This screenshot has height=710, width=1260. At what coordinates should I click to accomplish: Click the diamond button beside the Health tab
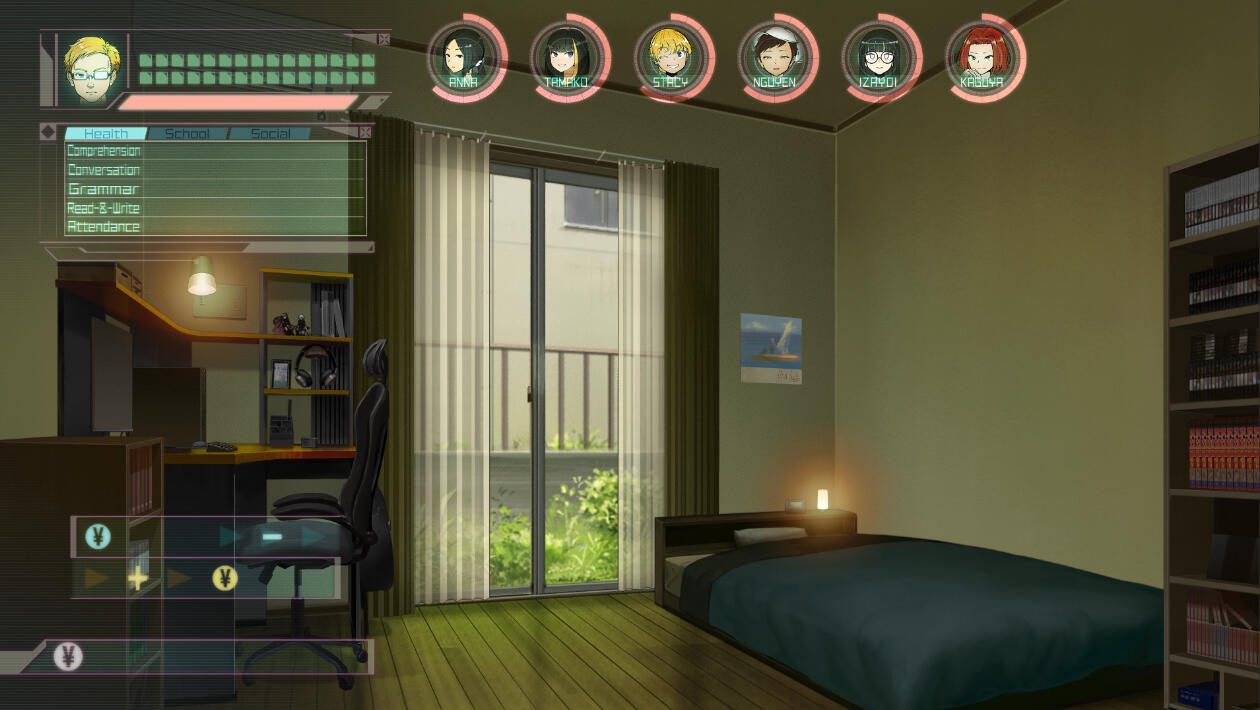[x=48, y=132]
